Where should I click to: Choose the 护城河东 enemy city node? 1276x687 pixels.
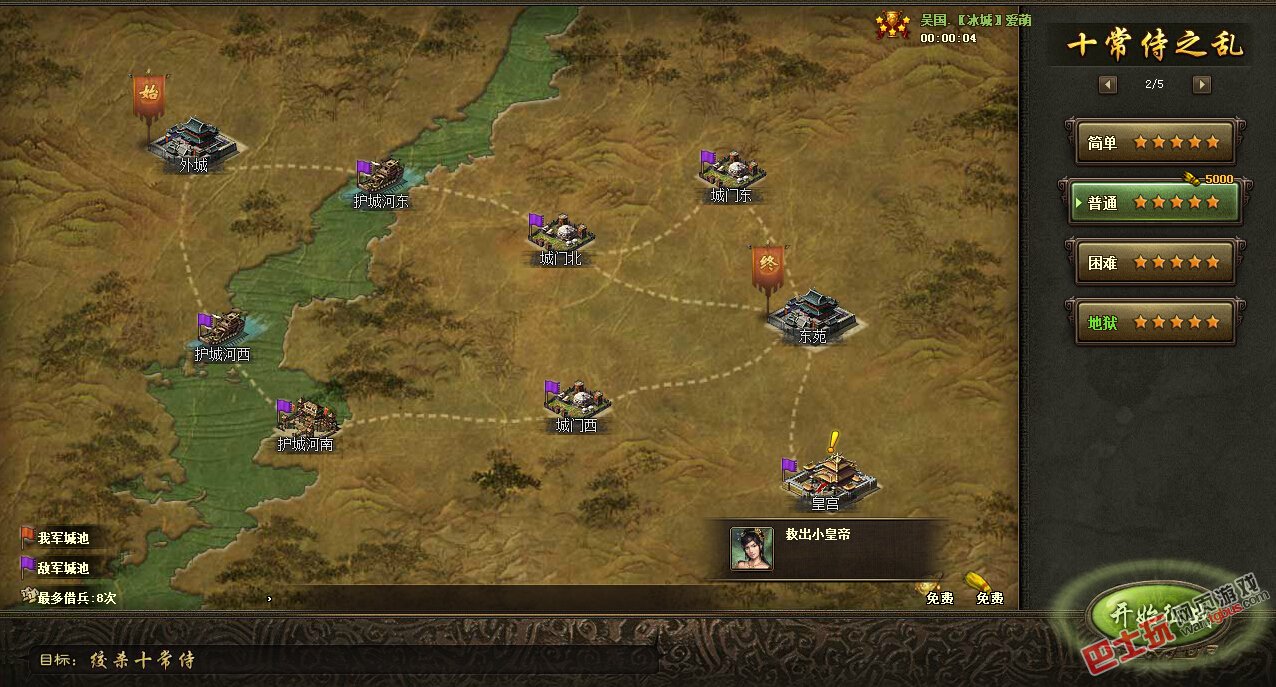tap(381, 178)
